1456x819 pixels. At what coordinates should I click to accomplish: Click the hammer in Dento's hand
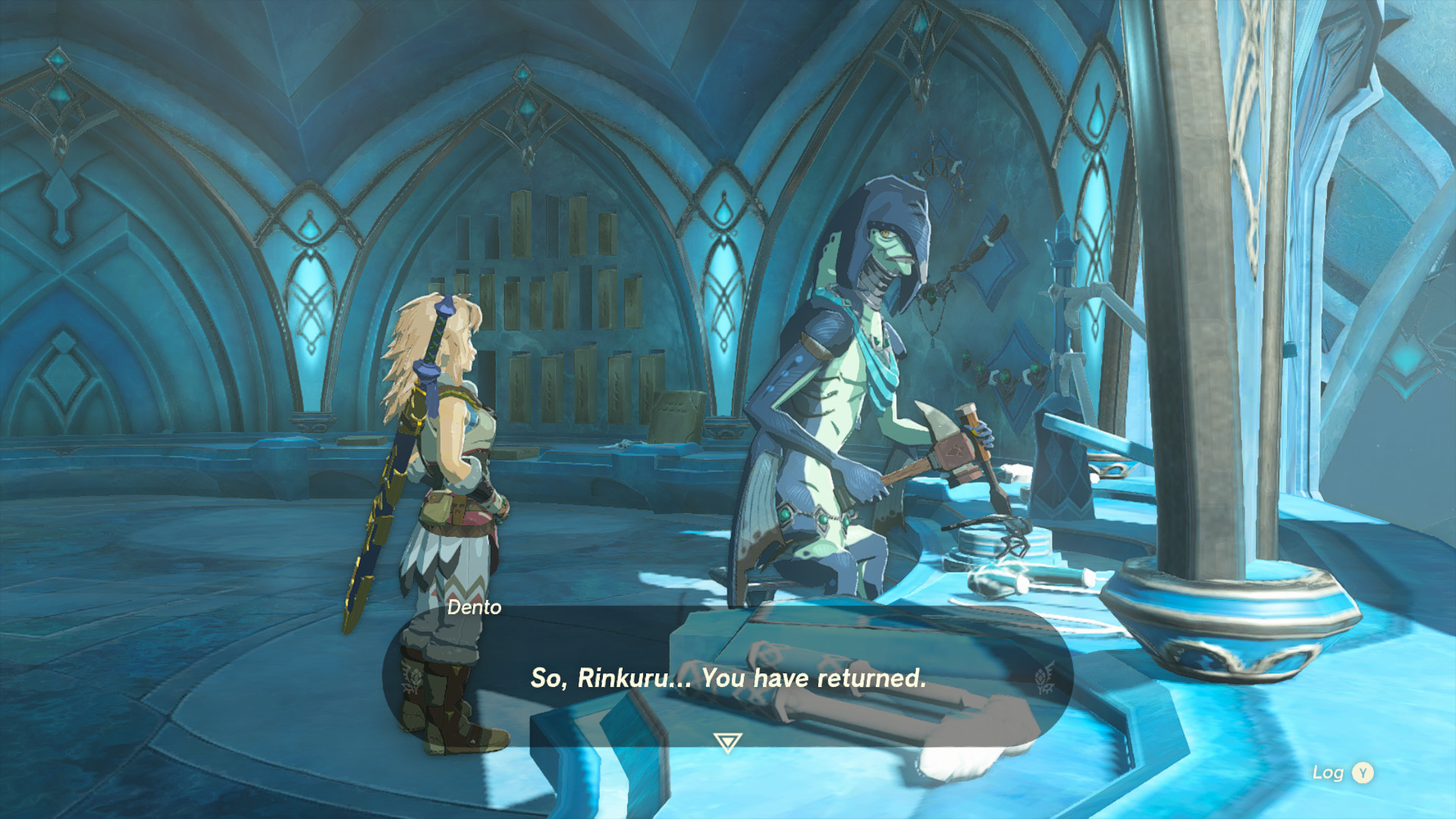(x=959, y=447)
